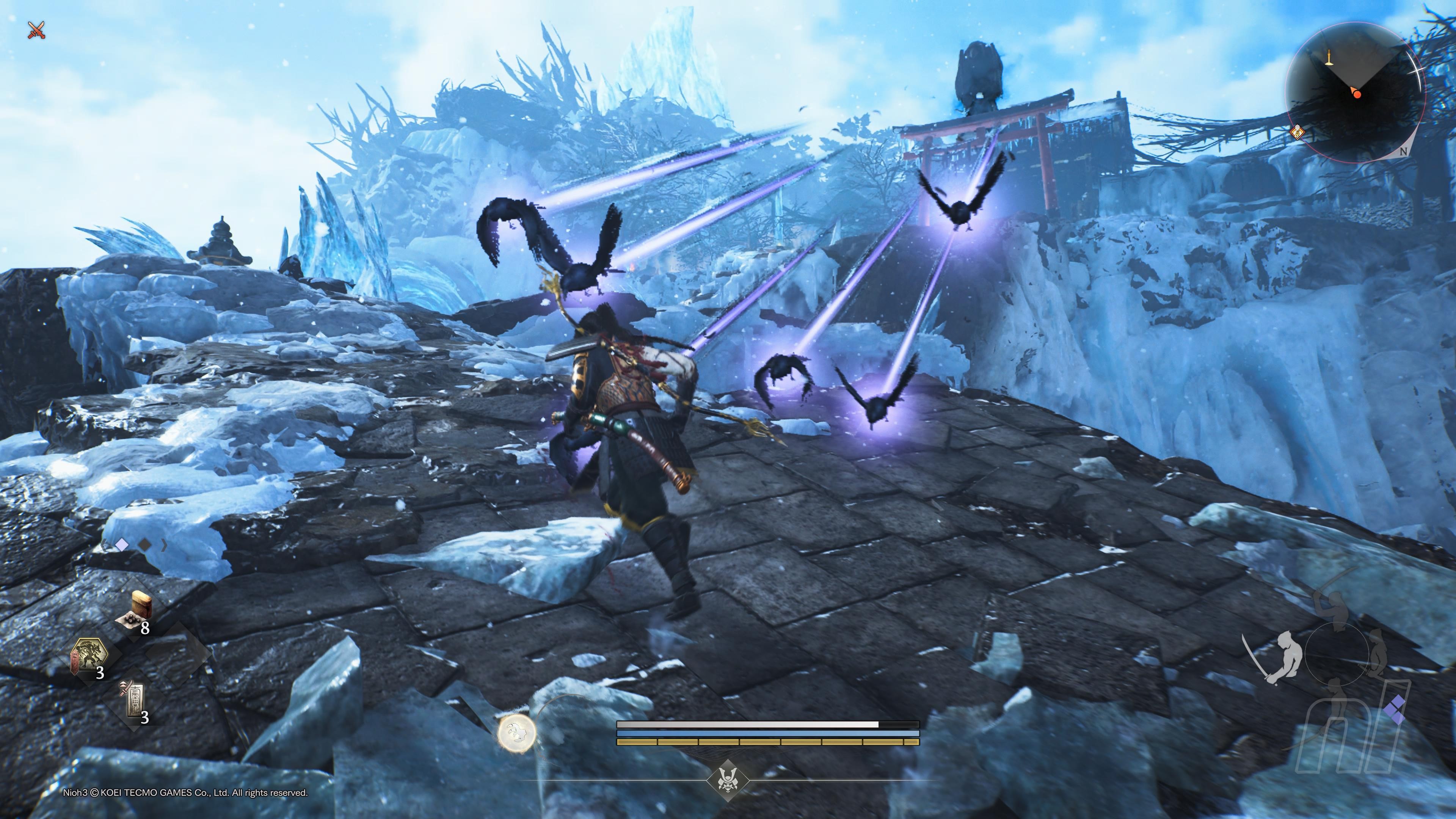Click the lit shortcut page diamond indicator
The image size is (1456, 819).
pos(121,545)
